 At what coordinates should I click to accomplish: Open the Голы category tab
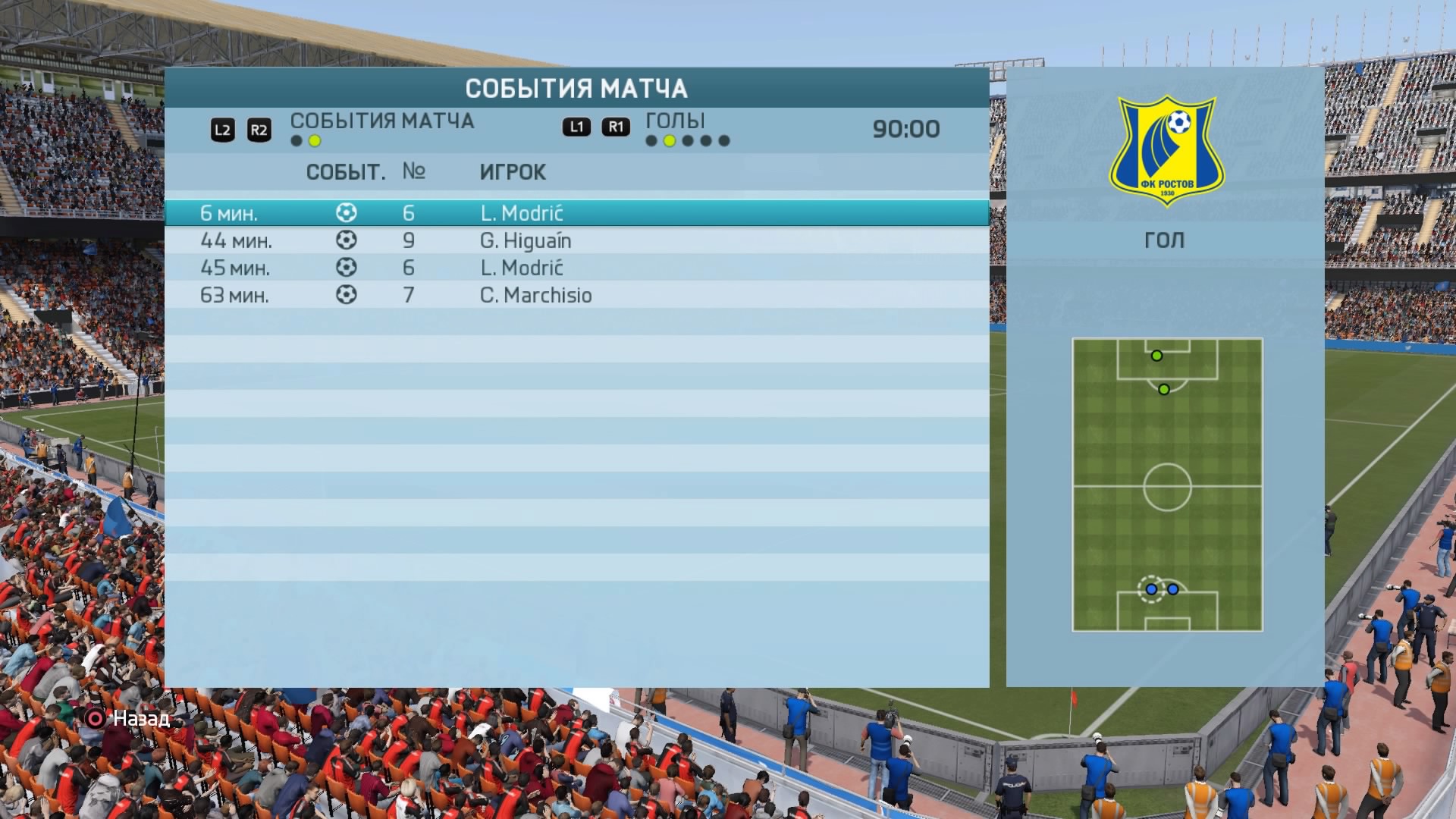[675, 121]
